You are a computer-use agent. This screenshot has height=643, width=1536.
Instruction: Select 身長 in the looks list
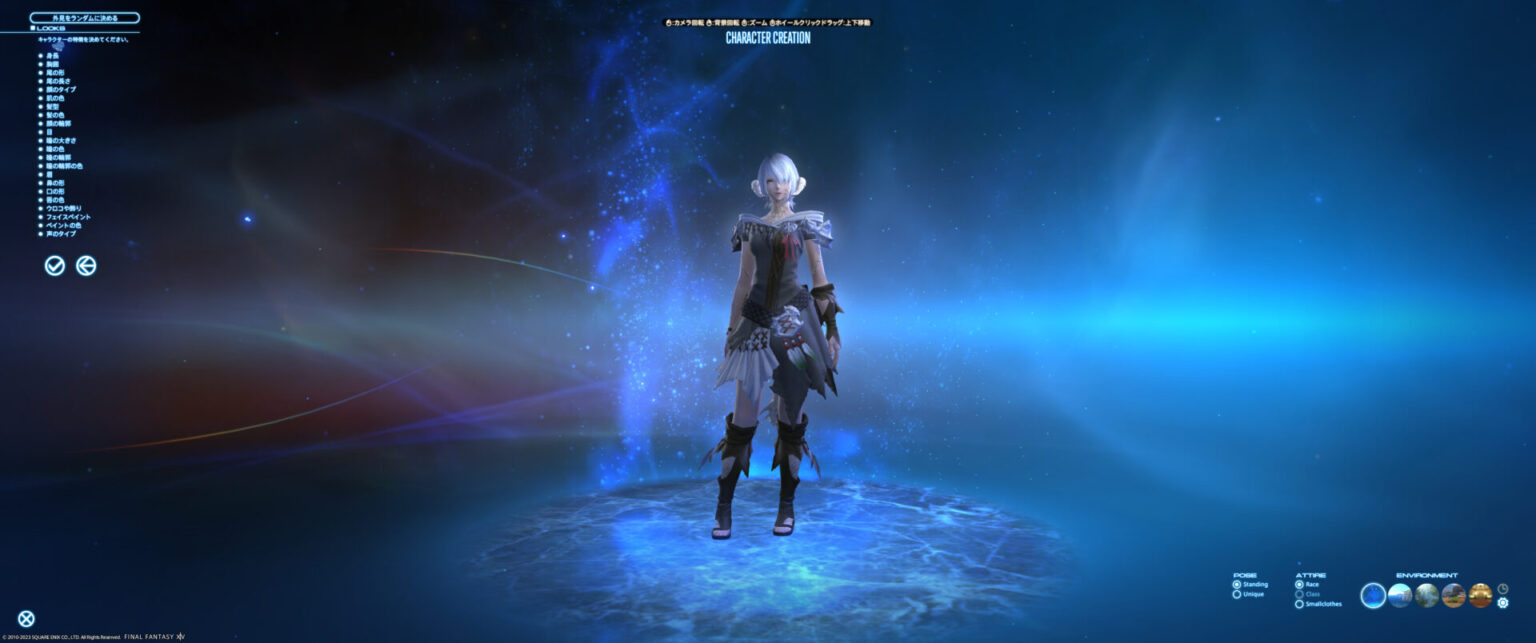pyautogui.click(x=52, y=56)
